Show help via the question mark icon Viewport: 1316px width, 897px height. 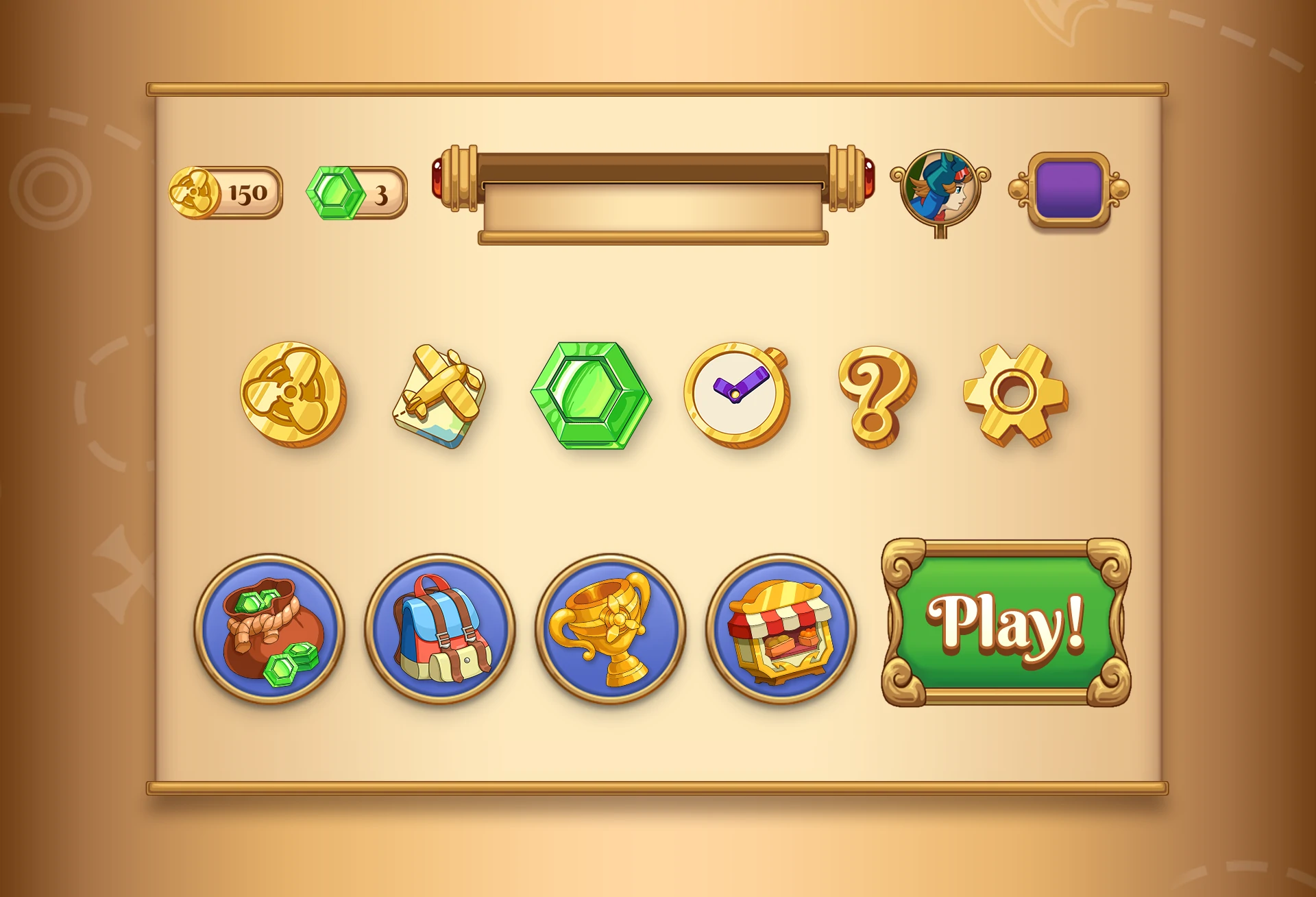876,396
